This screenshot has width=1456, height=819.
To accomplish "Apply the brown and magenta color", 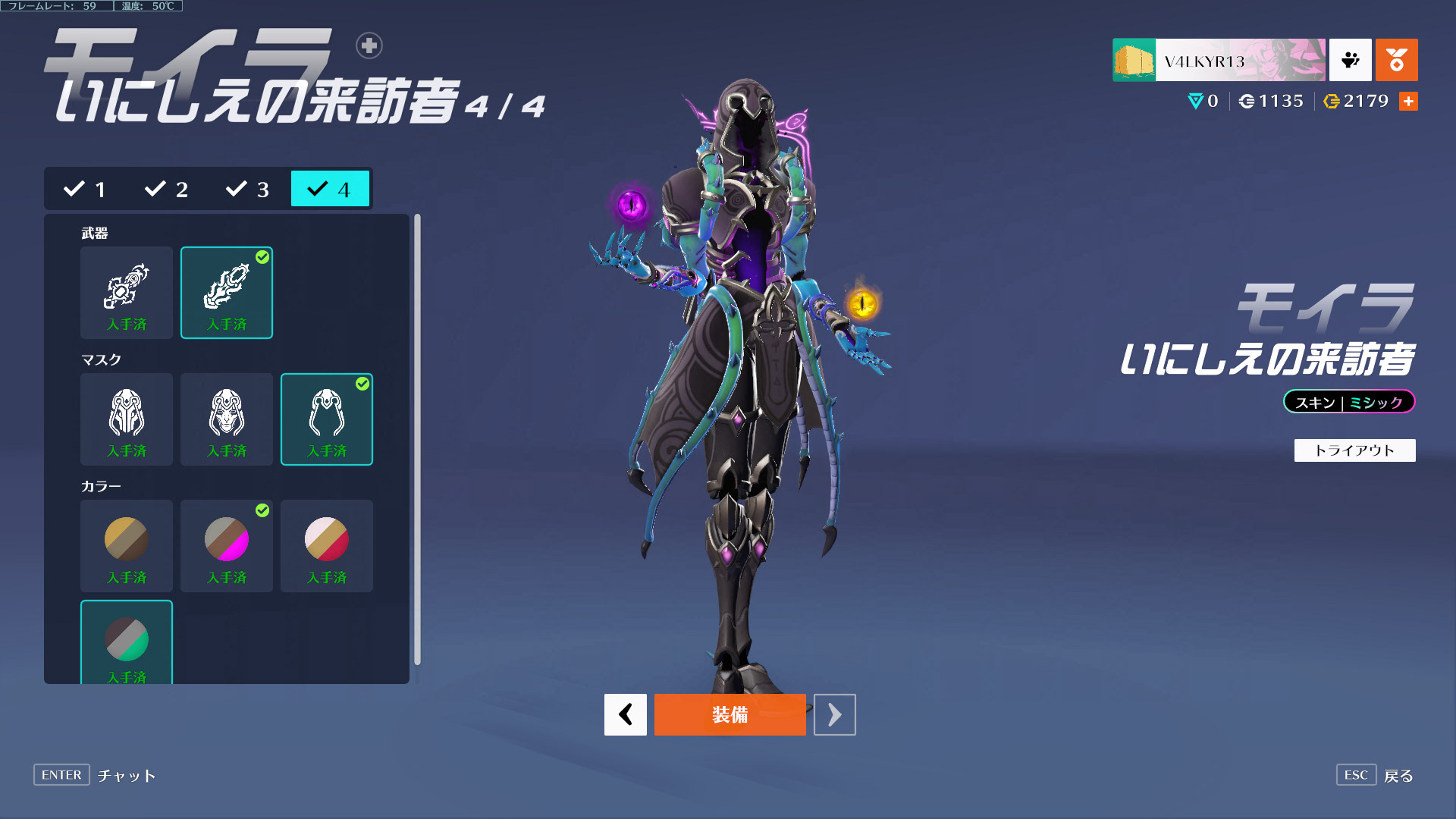I will pos(227,546).
